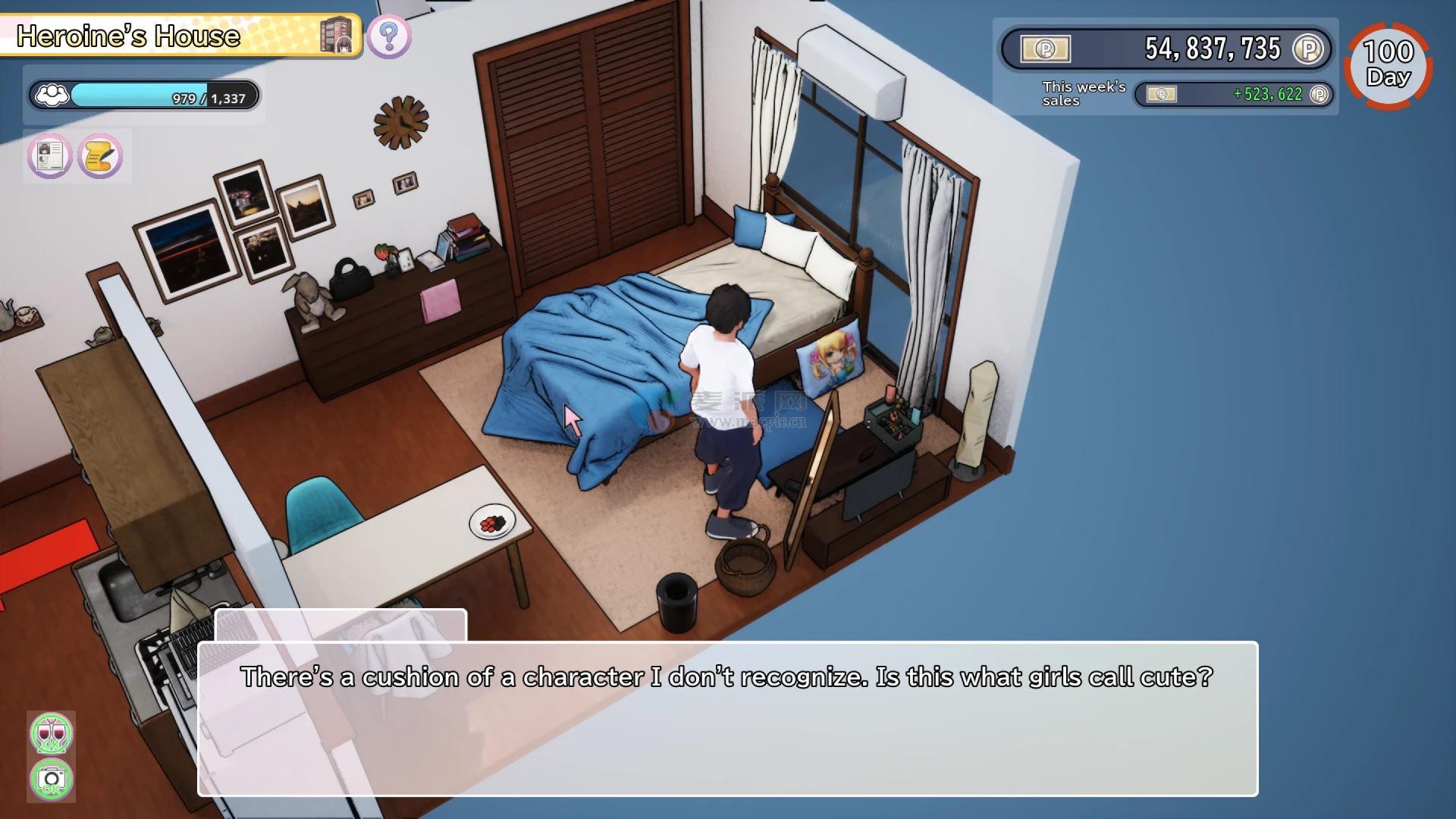Select the wine glasses OK icon
This screenshot has height=819, width=1456.
coord(51,733)
